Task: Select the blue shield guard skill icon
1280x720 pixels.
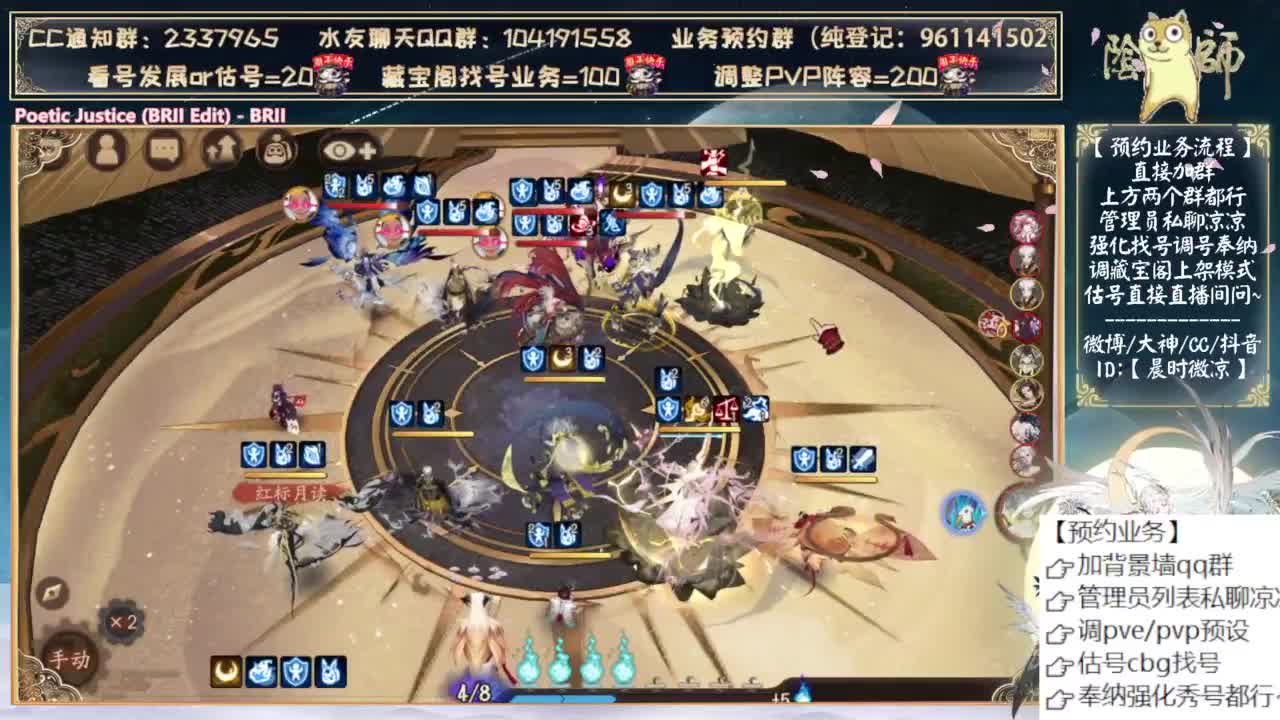Action: pyautogui.click(x=296, y=670)
